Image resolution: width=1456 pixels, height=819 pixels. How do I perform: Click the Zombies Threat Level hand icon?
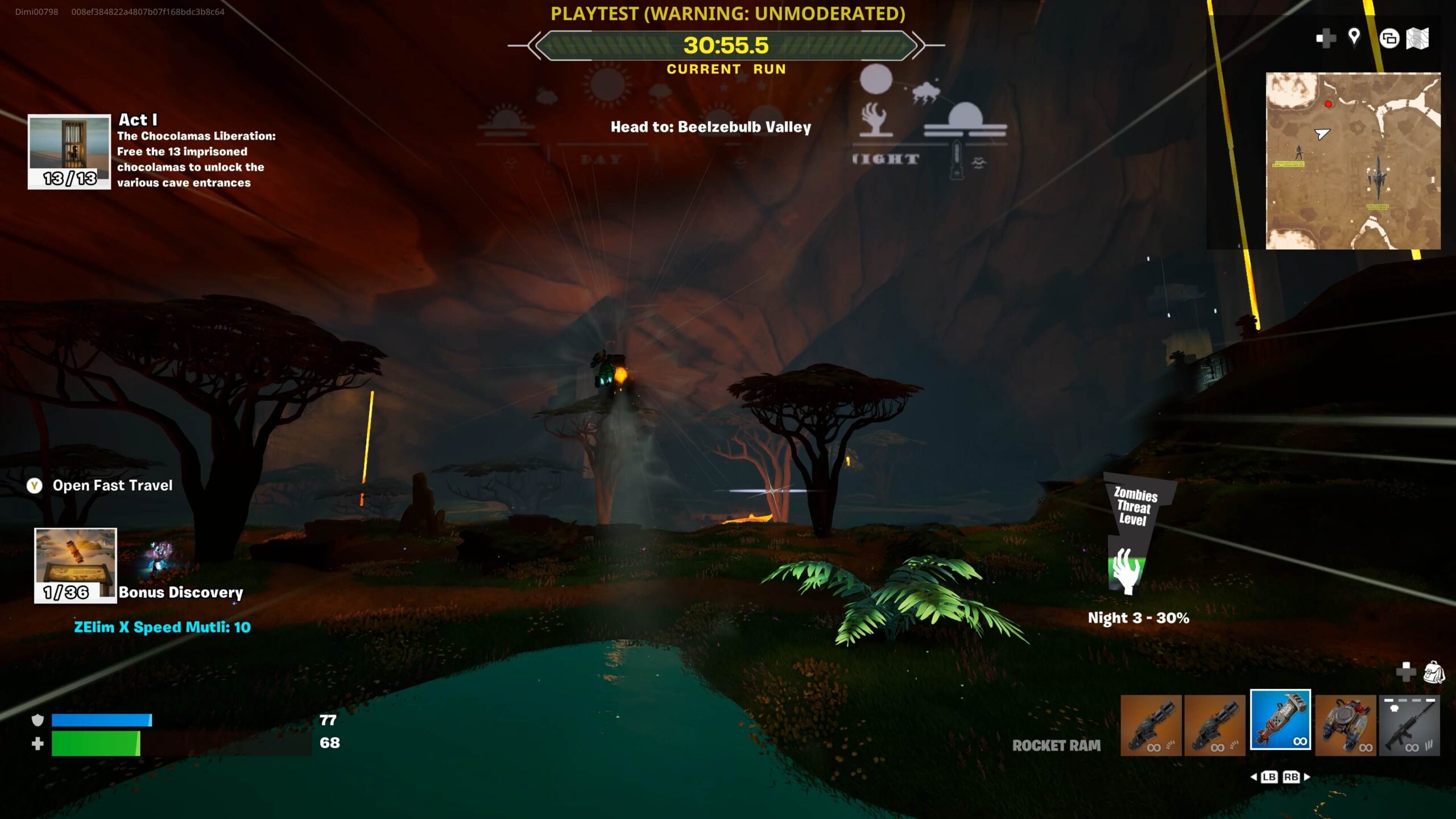1126,570
